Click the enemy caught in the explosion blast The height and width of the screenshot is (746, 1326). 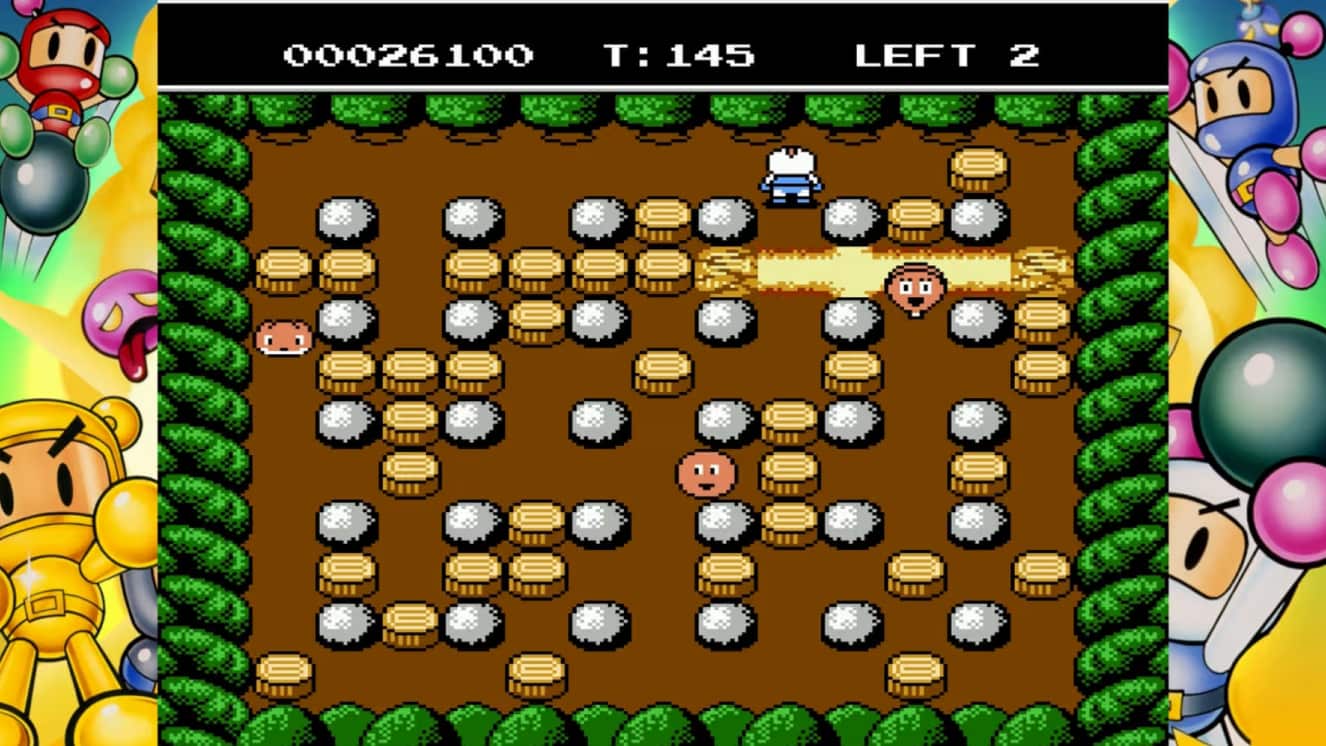click(916, 288)
